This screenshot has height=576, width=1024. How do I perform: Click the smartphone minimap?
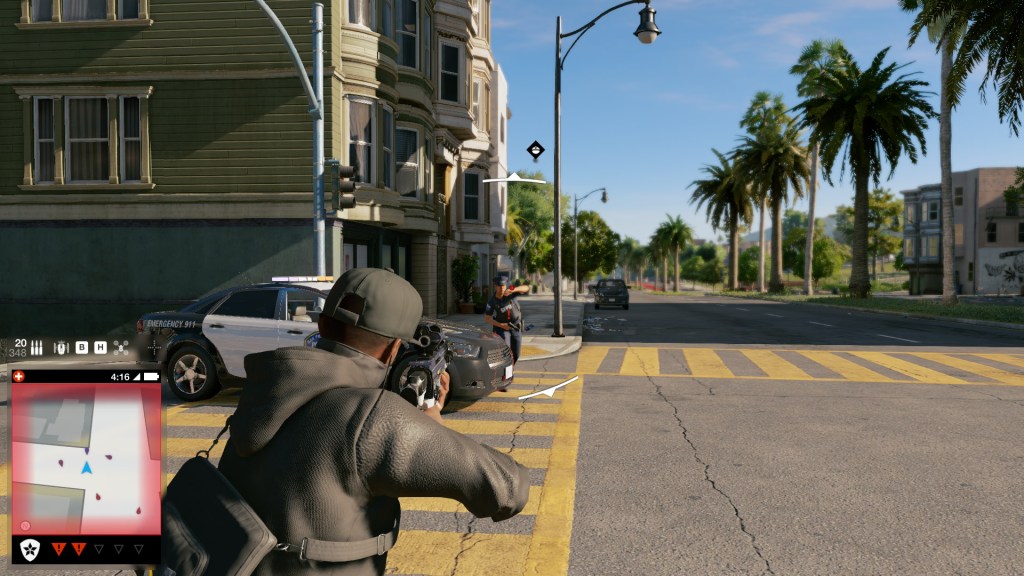click(85, 459)
